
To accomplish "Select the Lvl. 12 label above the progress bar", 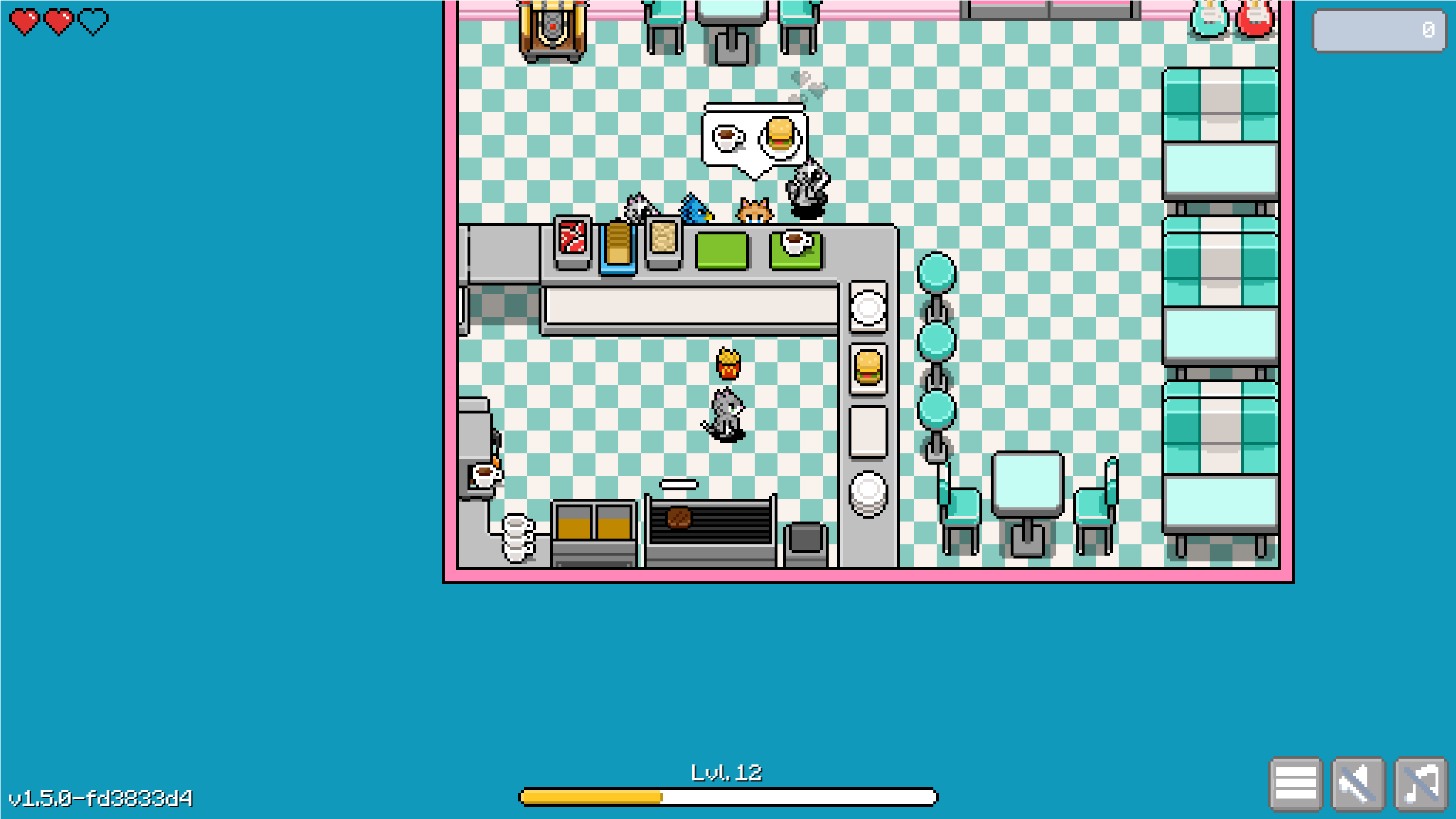I will point(726,772).
